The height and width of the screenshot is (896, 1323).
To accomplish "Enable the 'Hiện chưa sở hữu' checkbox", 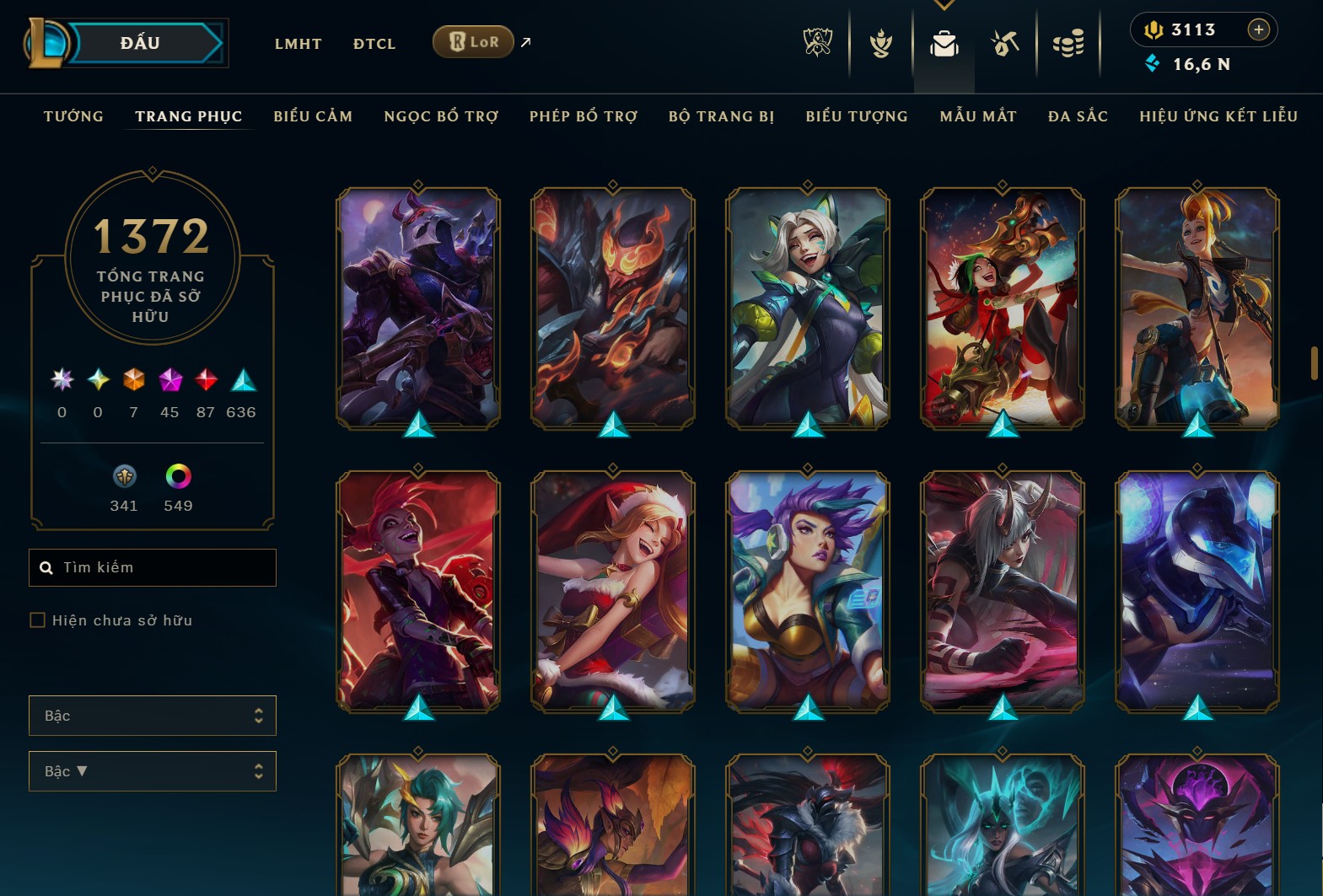I will [x=38, y=620].
